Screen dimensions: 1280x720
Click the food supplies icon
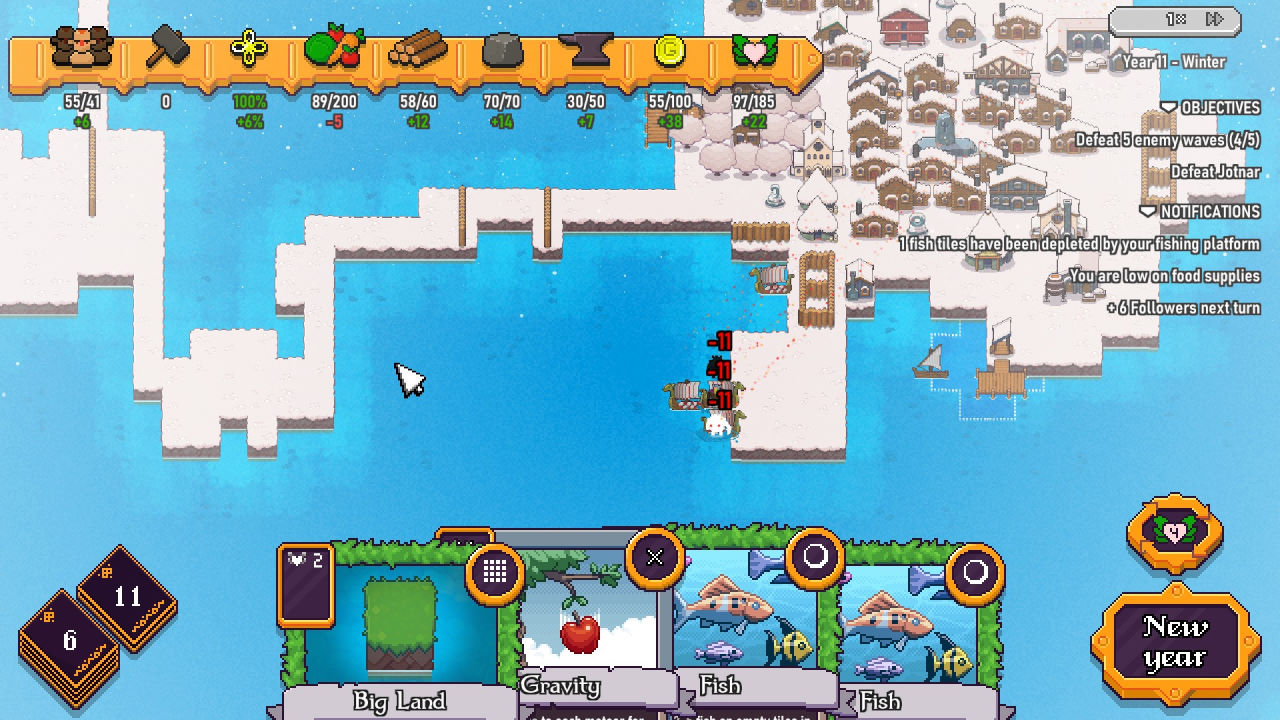click(334, 48)
